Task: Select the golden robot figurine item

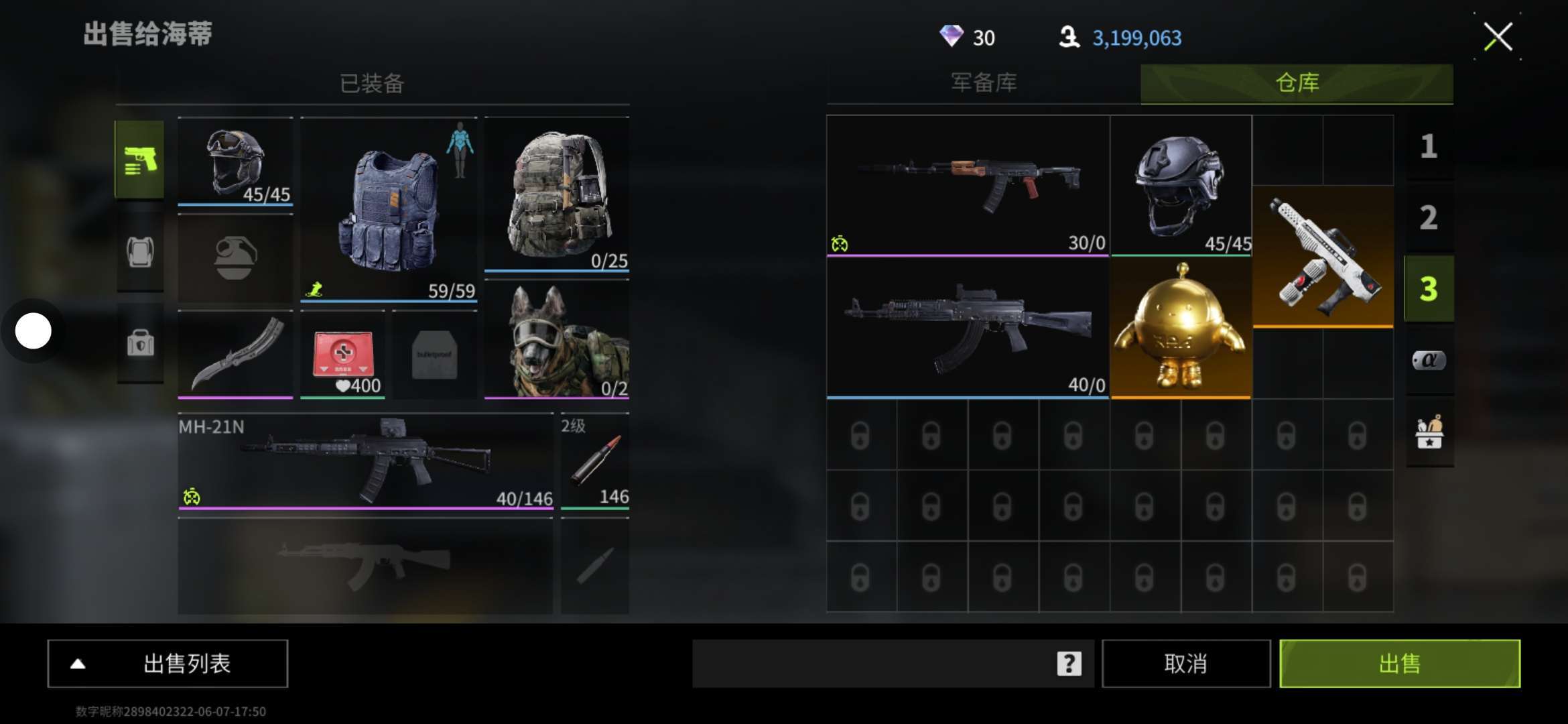Action: [1181, 328]
